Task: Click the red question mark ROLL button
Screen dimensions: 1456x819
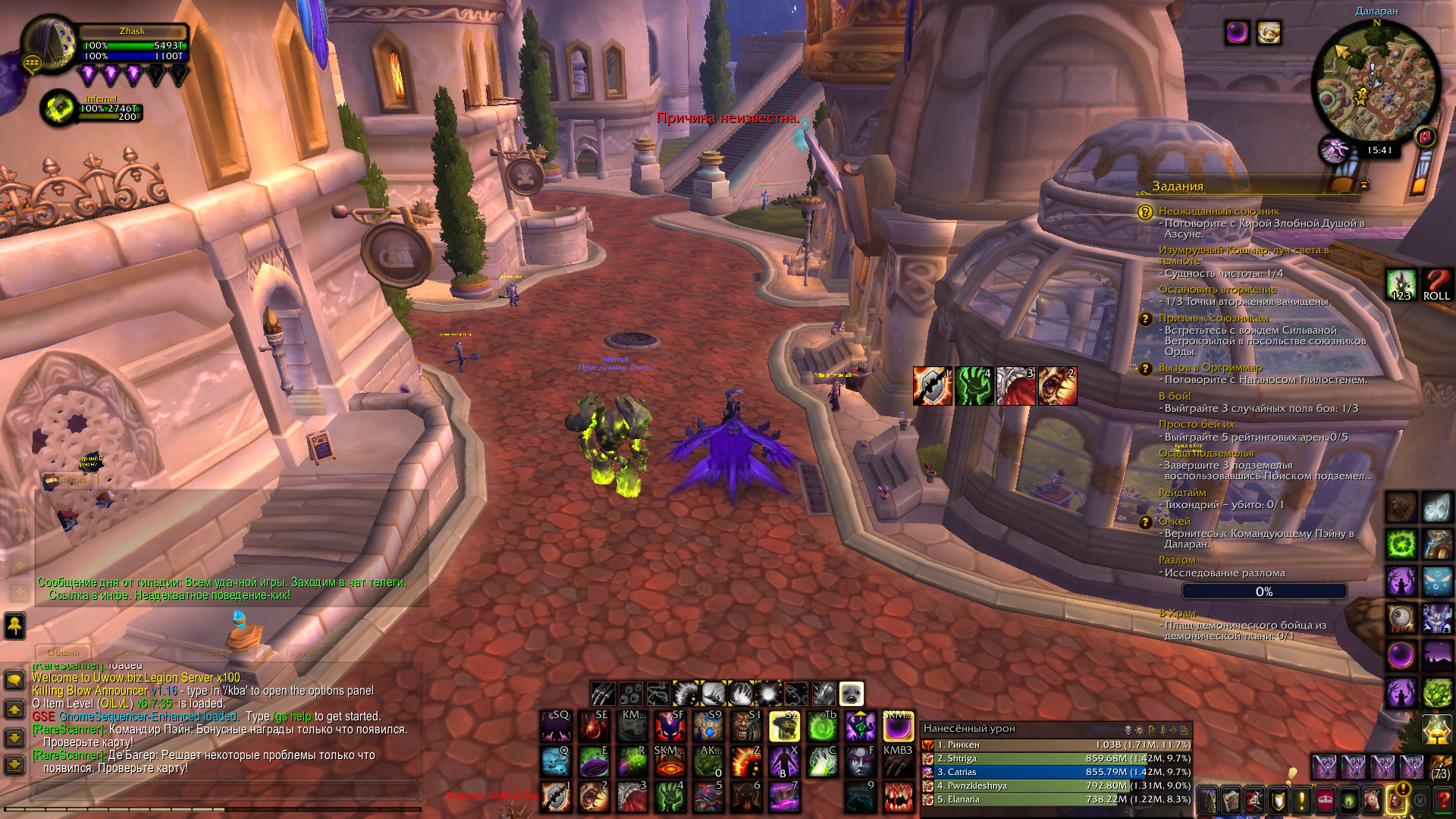Action: (x=1436, y=285)
